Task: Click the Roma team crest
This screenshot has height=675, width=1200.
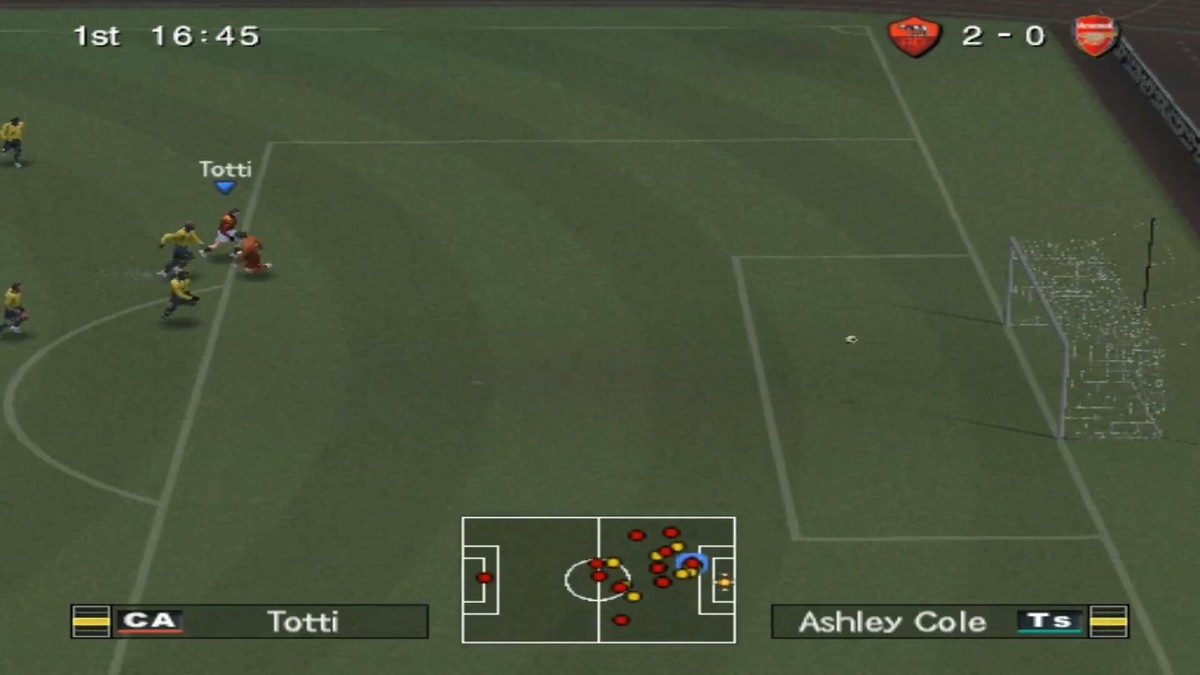Action: tap(914, 37)
